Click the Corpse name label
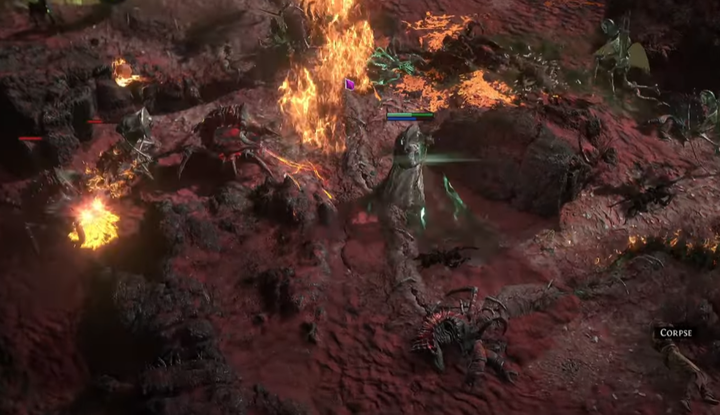720x415 pixels. [x=675, y=333]
